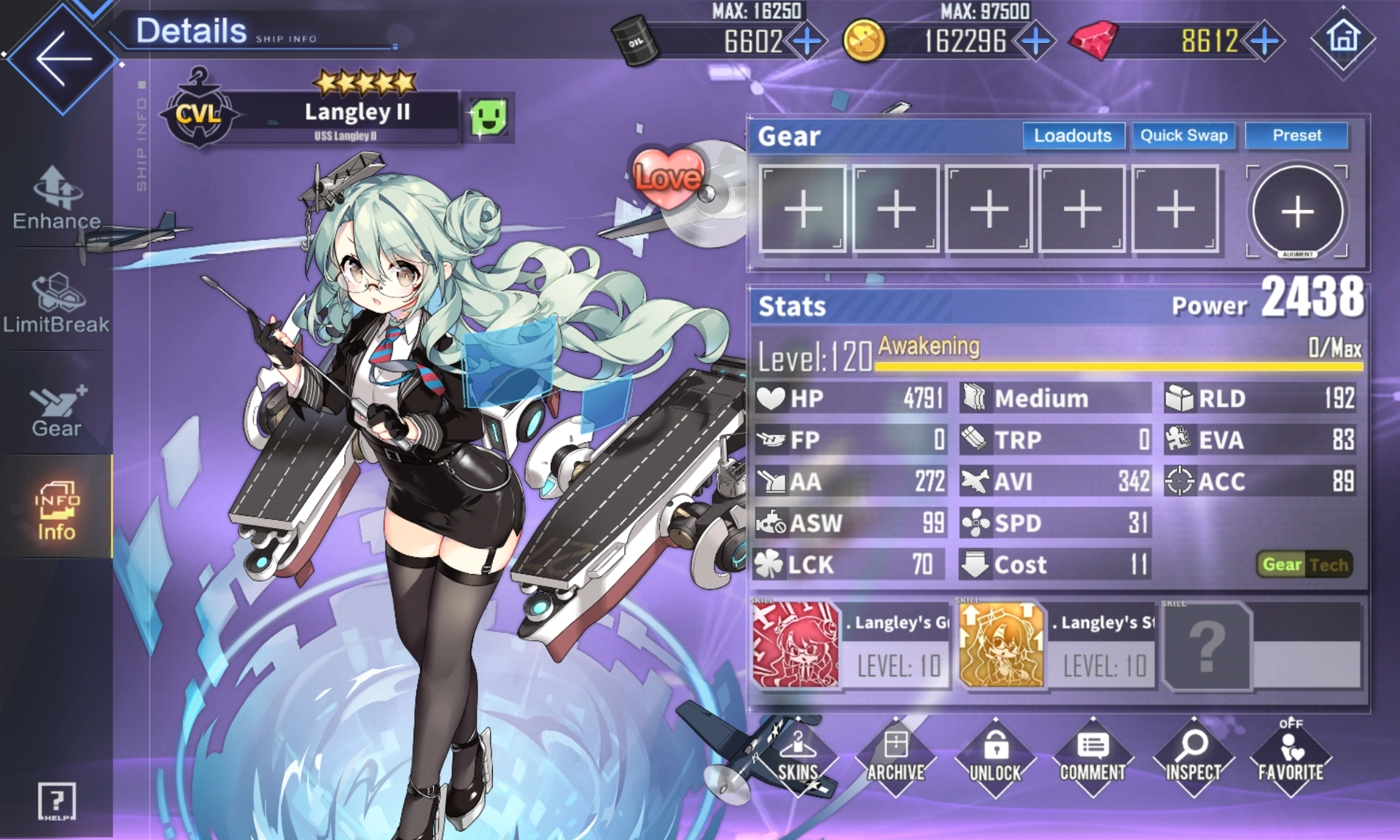
Task: Activate Quick Swap for gear
Action: tap(1183, 136)
